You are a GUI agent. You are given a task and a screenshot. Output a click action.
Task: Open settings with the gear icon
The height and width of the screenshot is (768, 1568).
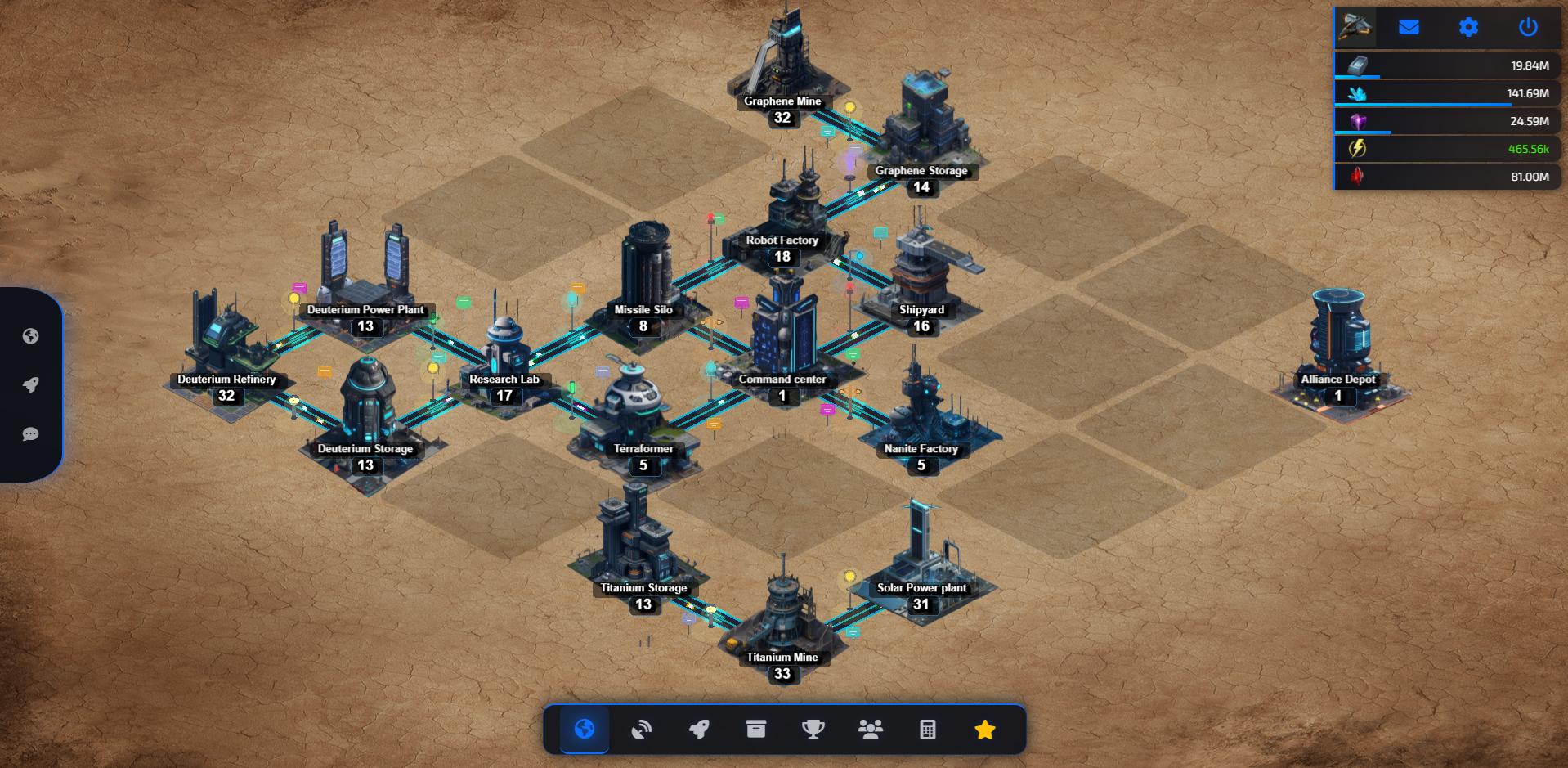(x=1468, y=27)
